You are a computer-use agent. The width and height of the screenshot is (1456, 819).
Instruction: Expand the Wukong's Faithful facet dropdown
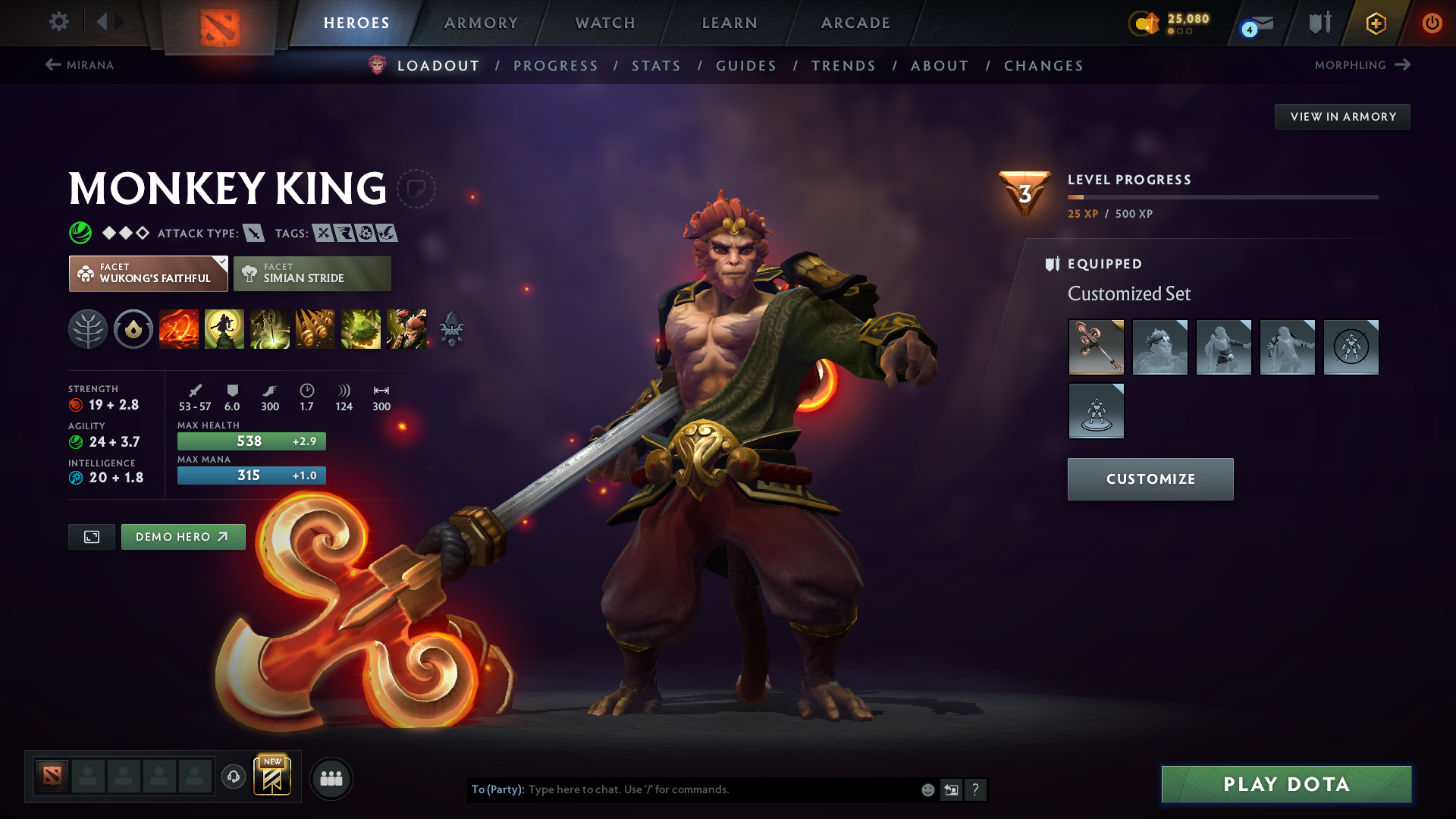coord(221,263)
